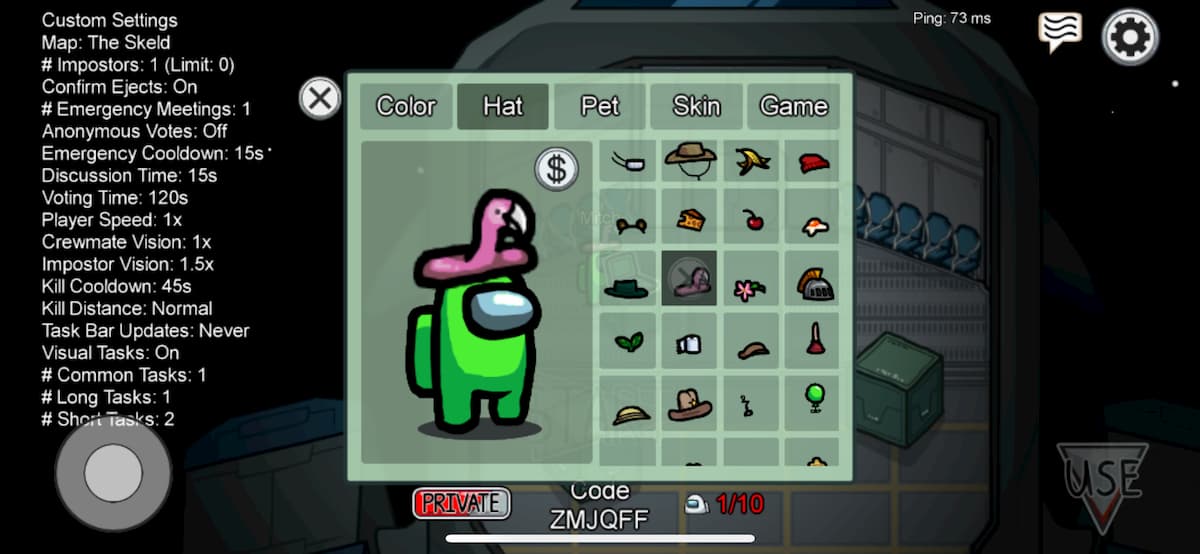Screen dimensions: 1200x554
Task: Switch to the Game tab
Action: coord(793,106)
